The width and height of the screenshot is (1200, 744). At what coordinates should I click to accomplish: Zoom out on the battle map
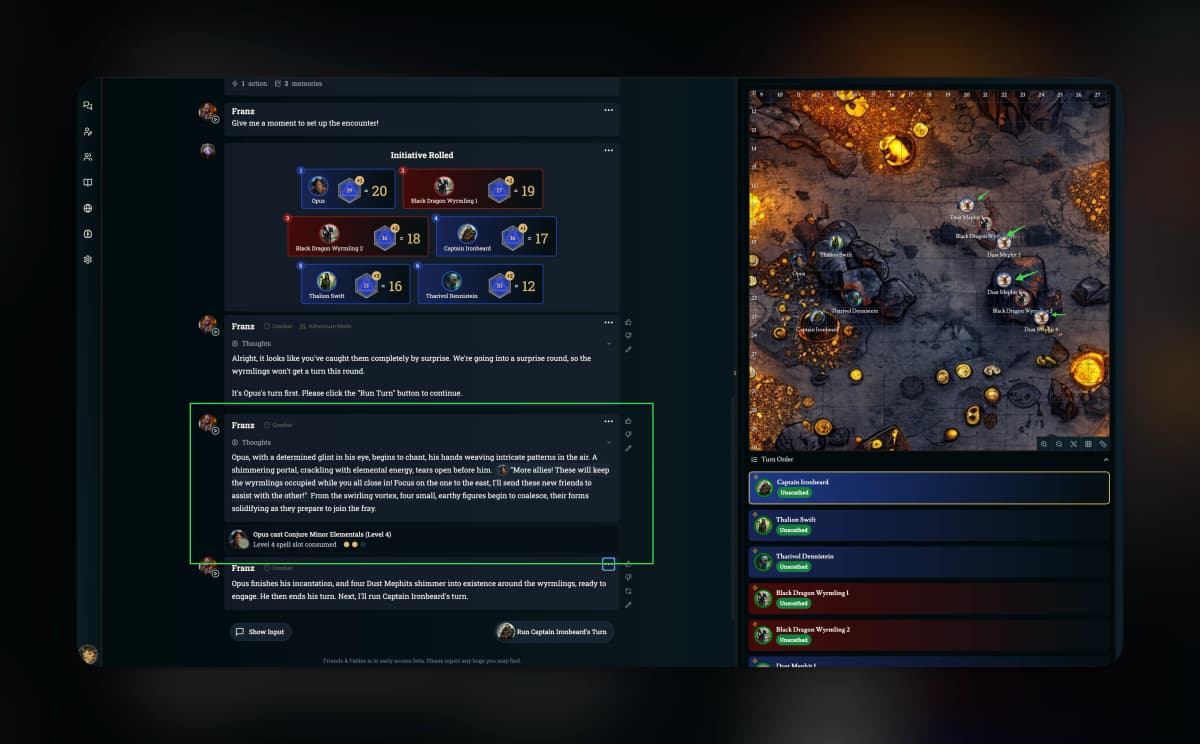pos(1059,443)
